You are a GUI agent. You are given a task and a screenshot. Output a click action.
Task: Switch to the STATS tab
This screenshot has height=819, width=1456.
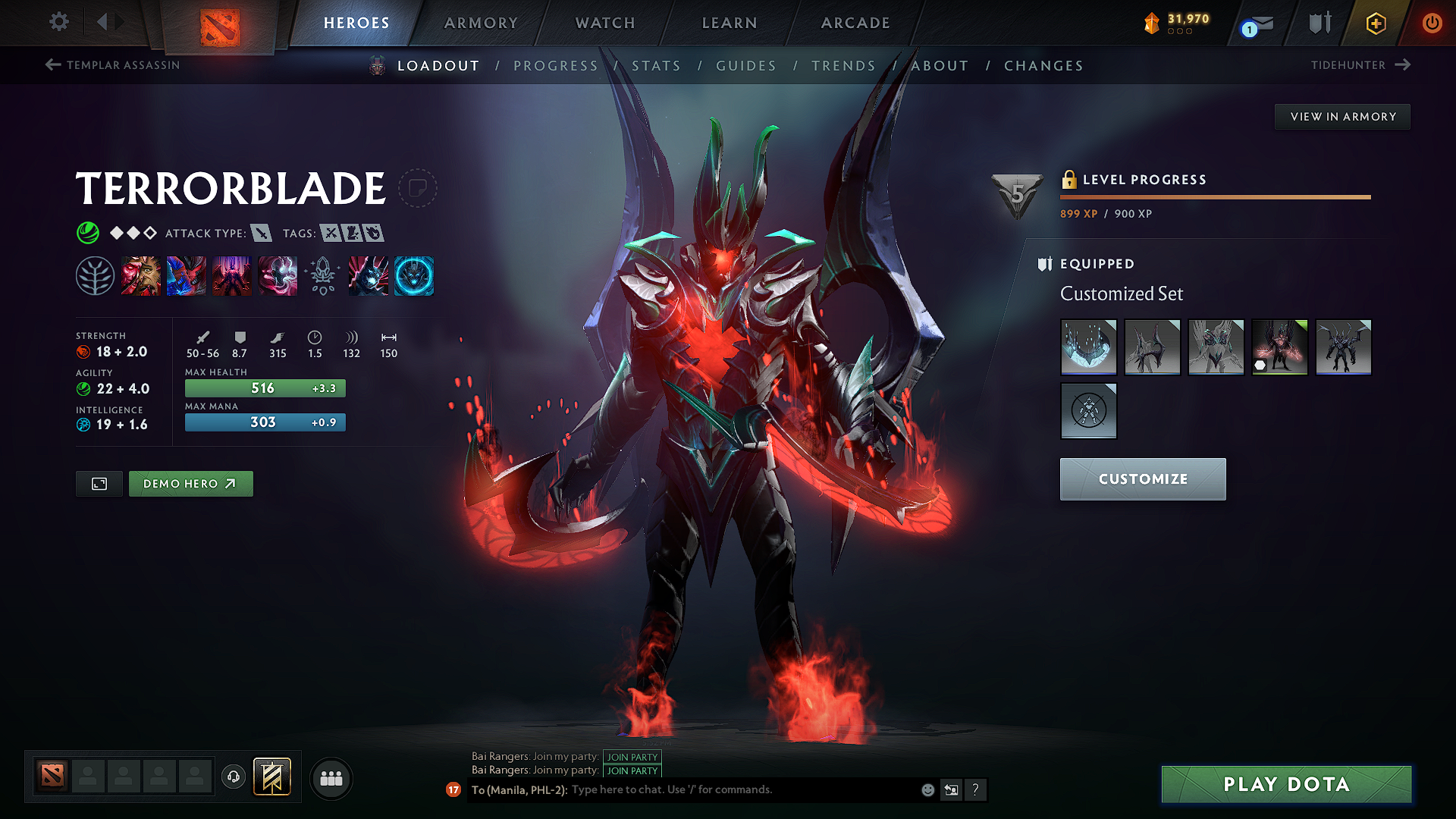tap(657, 66)
